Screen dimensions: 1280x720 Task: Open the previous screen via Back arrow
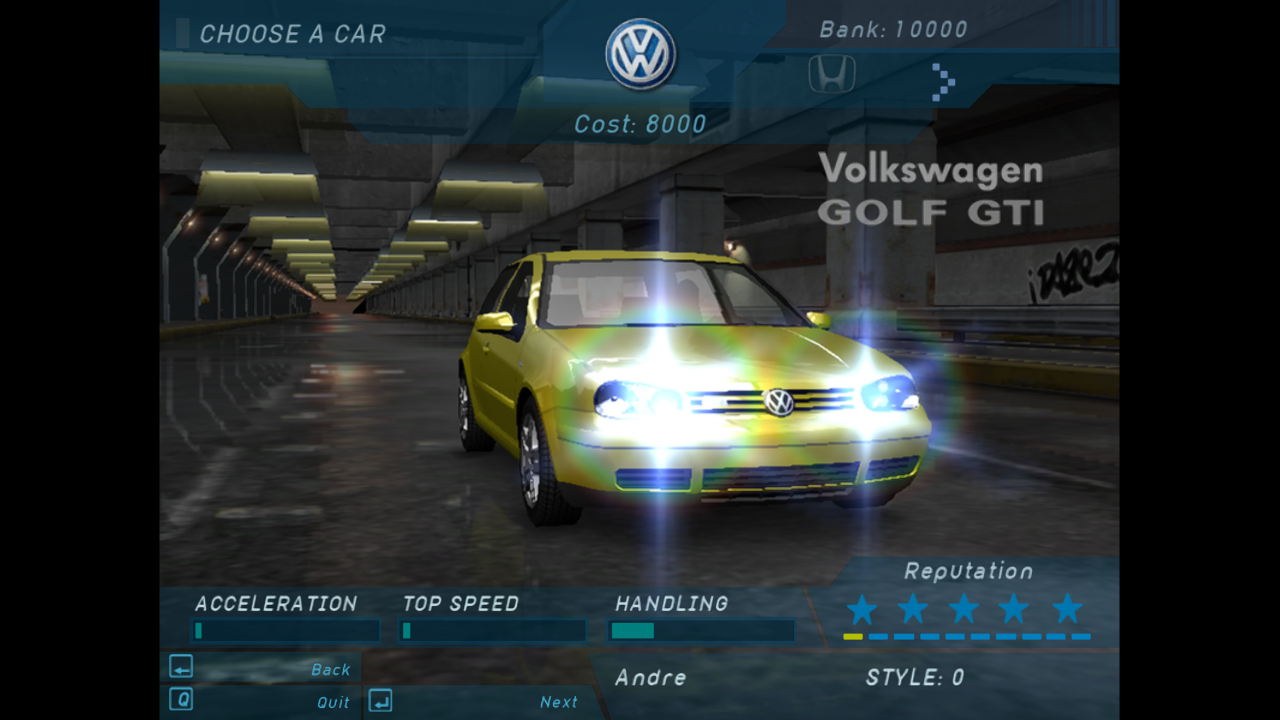tap(180, 667)
